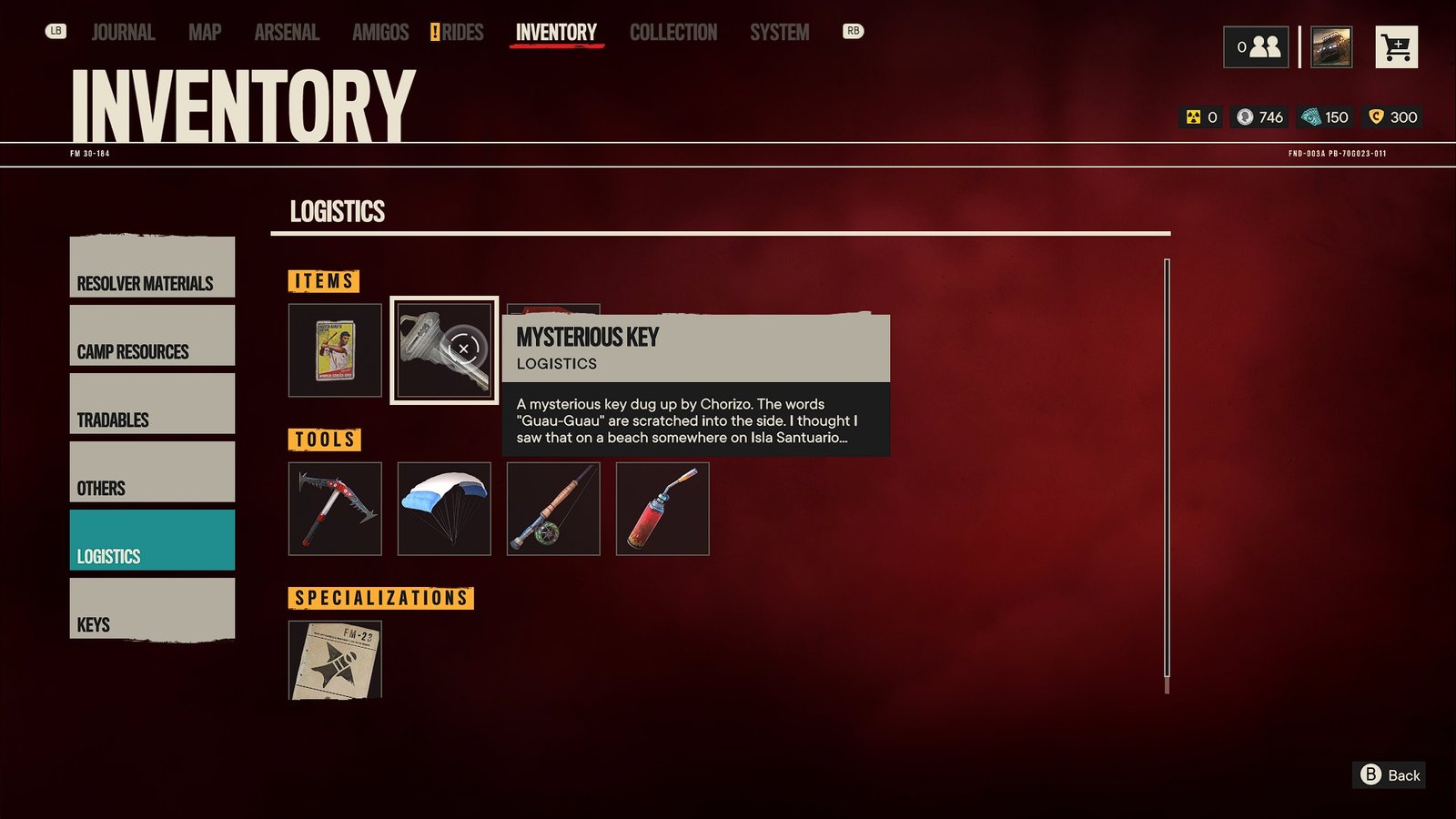
Task: Select the Mysterious Key item slot
Action: [x=444, y=350]
